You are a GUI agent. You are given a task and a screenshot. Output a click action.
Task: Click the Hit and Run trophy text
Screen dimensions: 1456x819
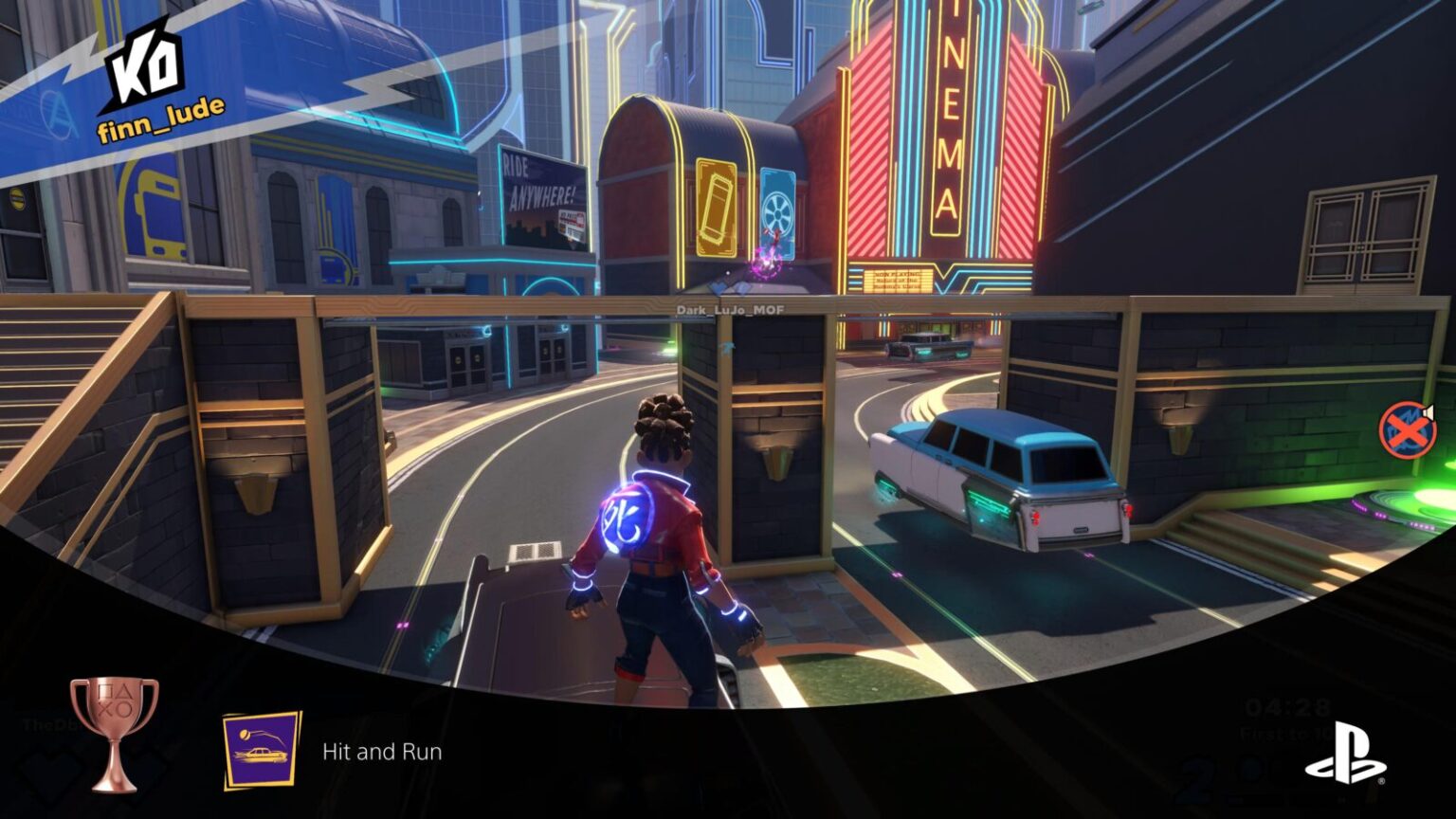pyautogui.click(x=383, y=753)
